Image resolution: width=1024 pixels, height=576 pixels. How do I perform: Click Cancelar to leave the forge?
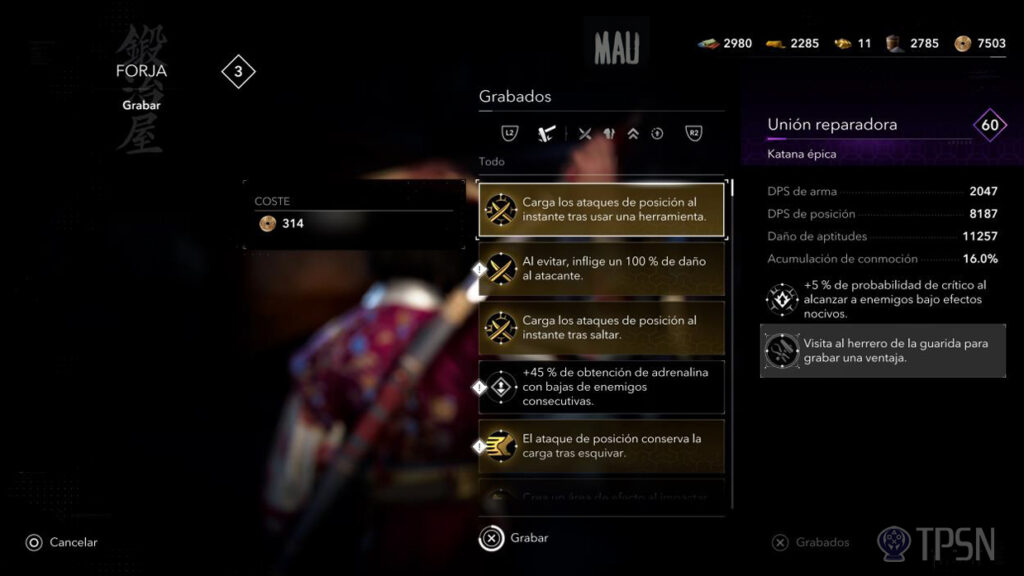62,542
